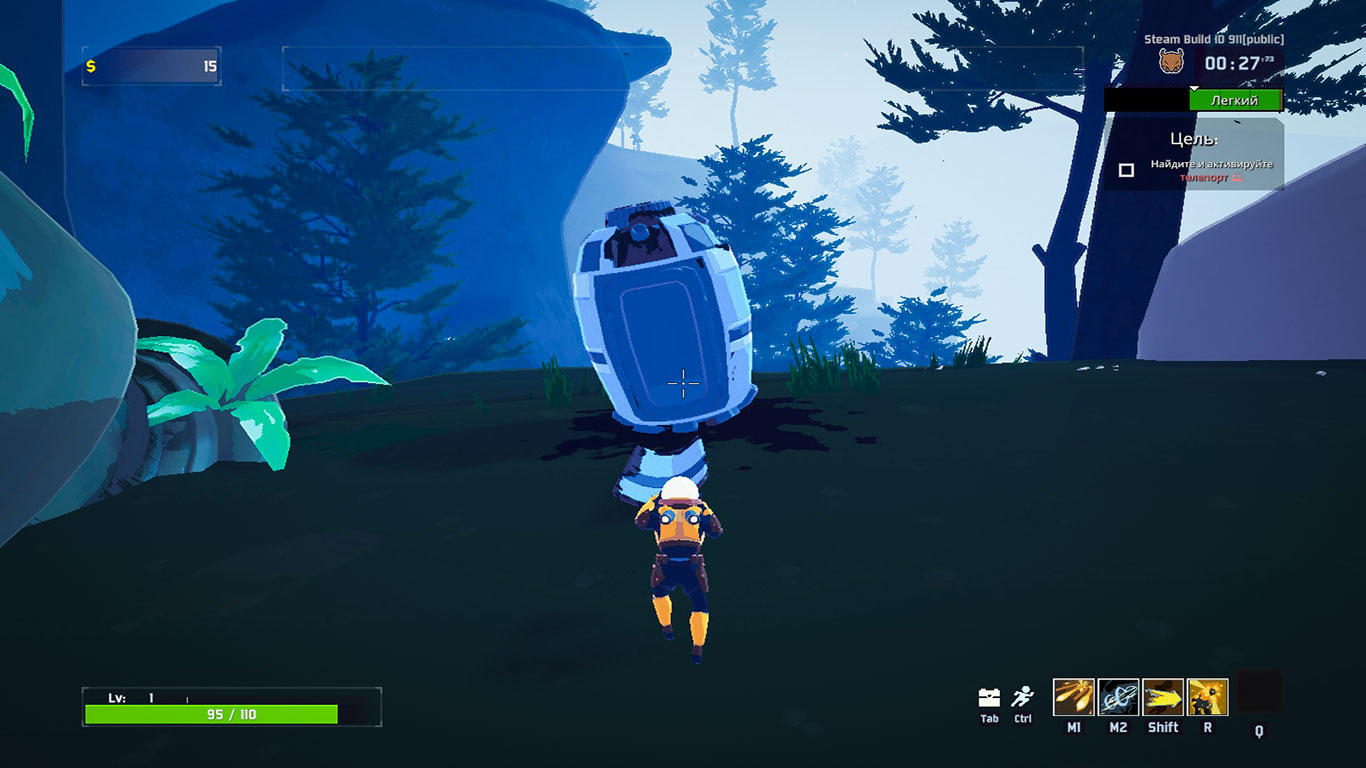
Task: Trigger the yellow arrow dash skill
Action: [x=1163, y=697]
